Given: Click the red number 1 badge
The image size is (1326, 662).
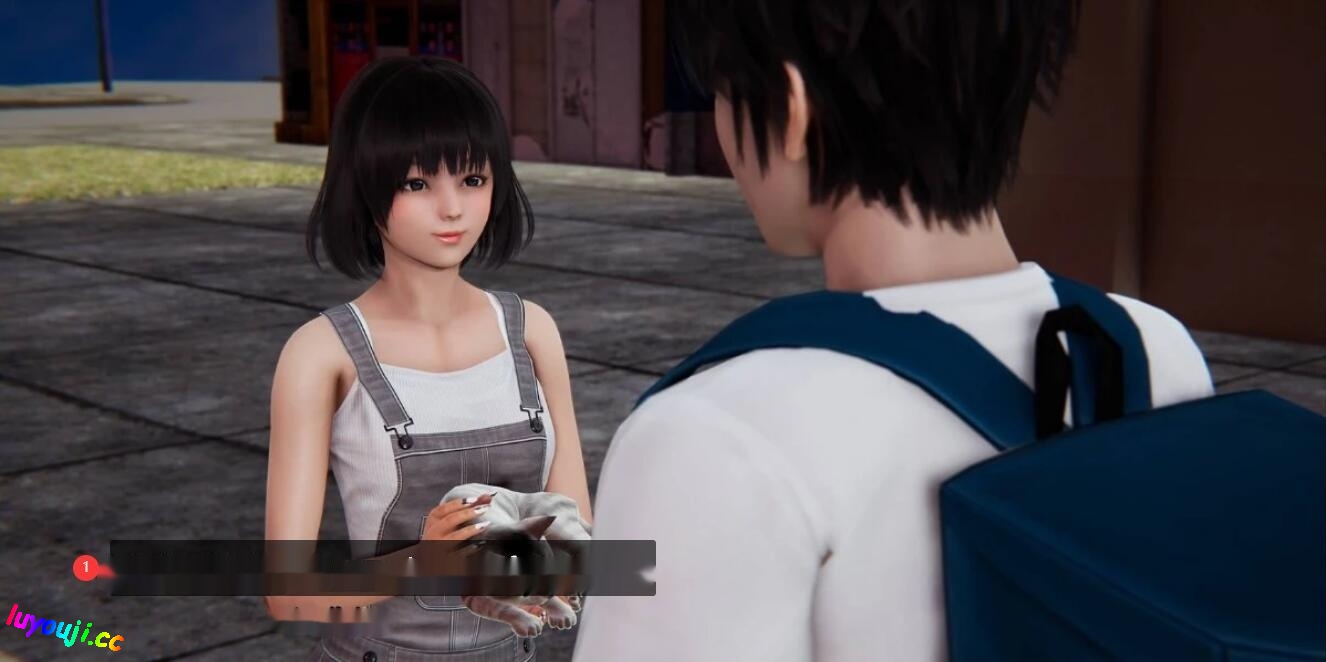Looking at the screenshot, I should (86, 568).
